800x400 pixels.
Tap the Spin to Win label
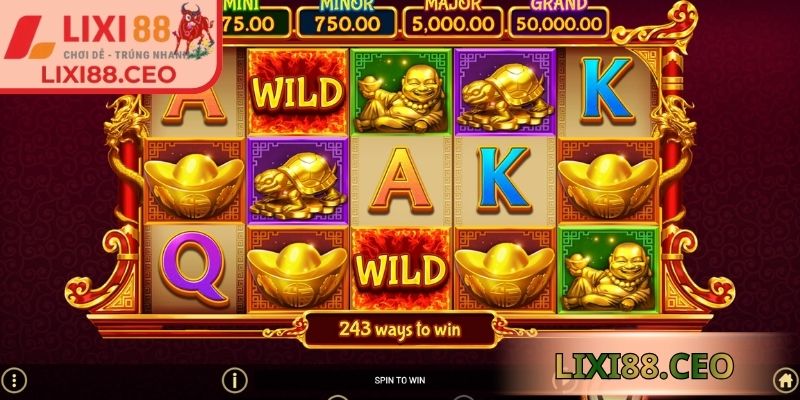tap(400, 380)
